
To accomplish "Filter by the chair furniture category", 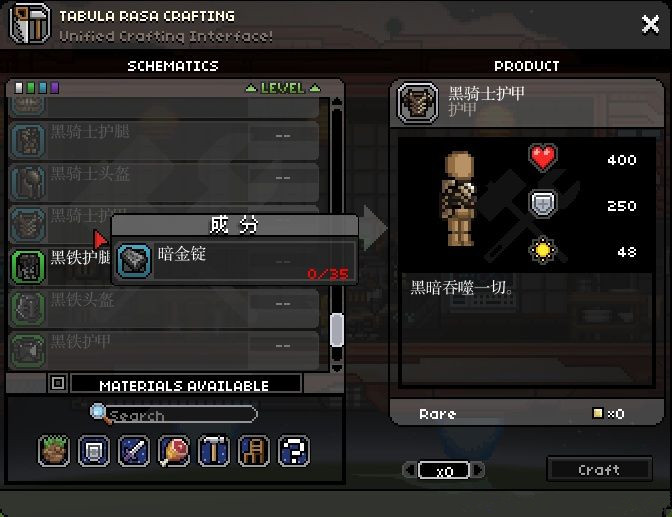I will 253,451.
